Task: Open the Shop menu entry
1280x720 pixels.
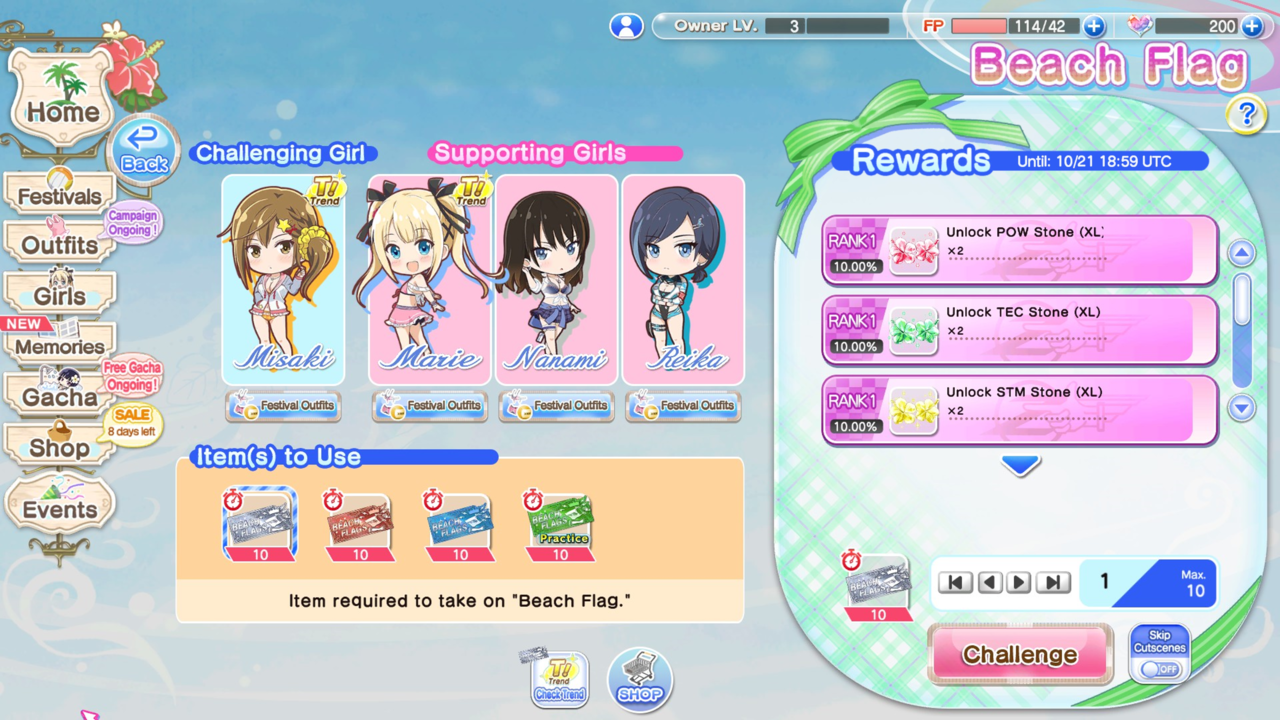Action: [x=60, y=447]
